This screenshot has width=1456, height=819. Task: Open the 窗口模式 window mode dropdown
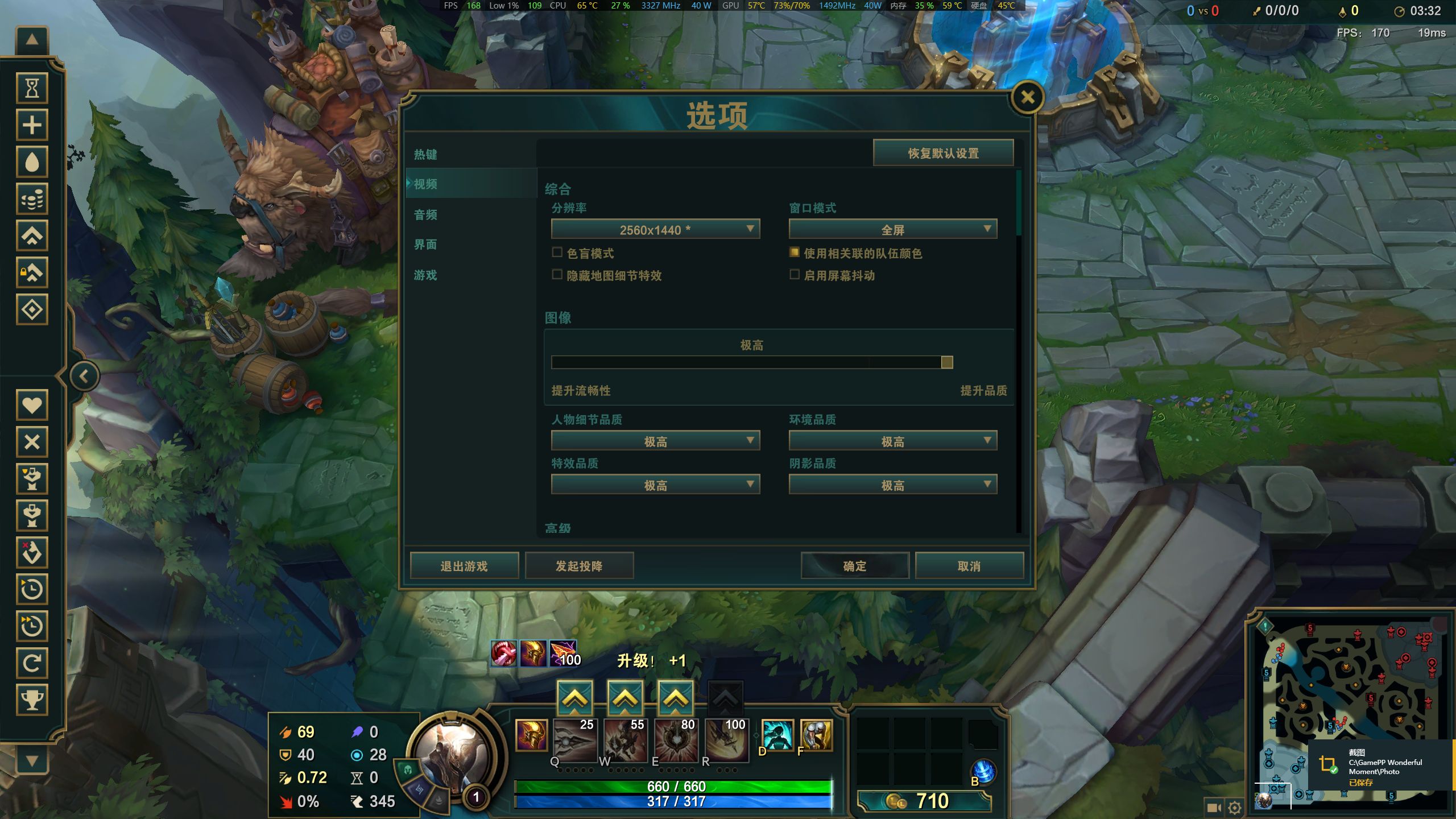pyautogui.click(x=892, y=229)
